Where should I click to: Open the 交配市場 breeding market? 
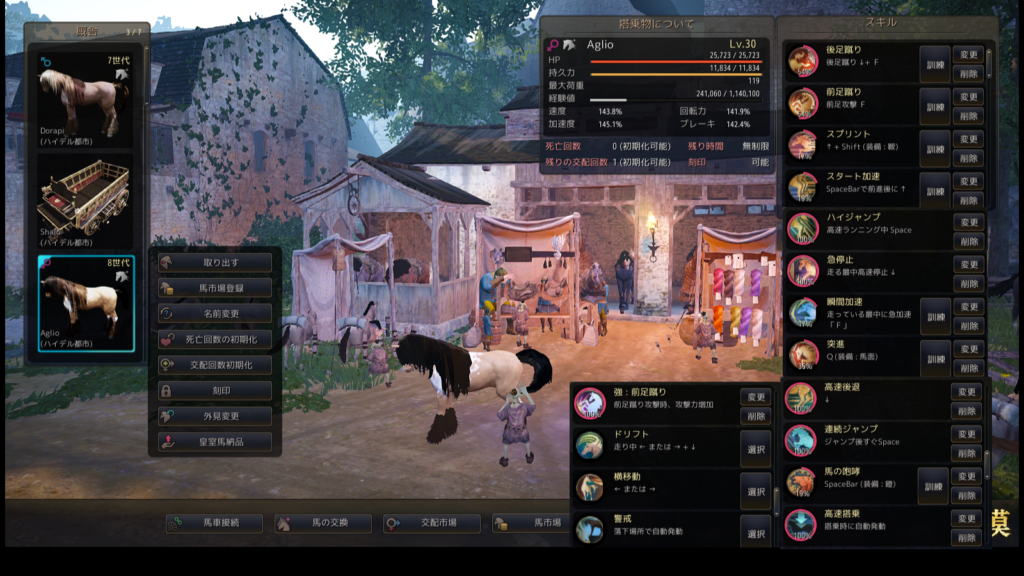[432, 523]
